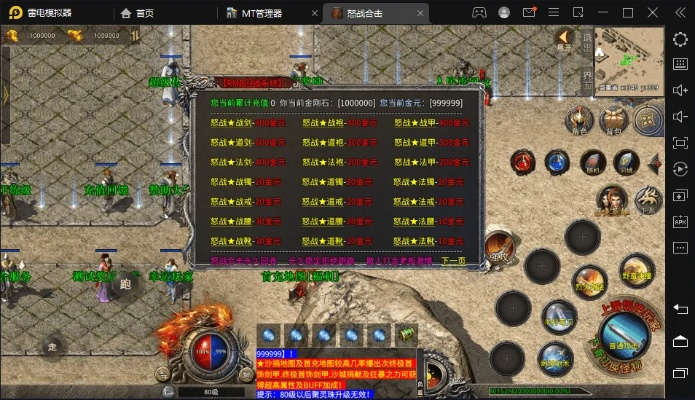
Task: Select 怒战★法甲 for 200 金元
Action: [x=424, y=160]
